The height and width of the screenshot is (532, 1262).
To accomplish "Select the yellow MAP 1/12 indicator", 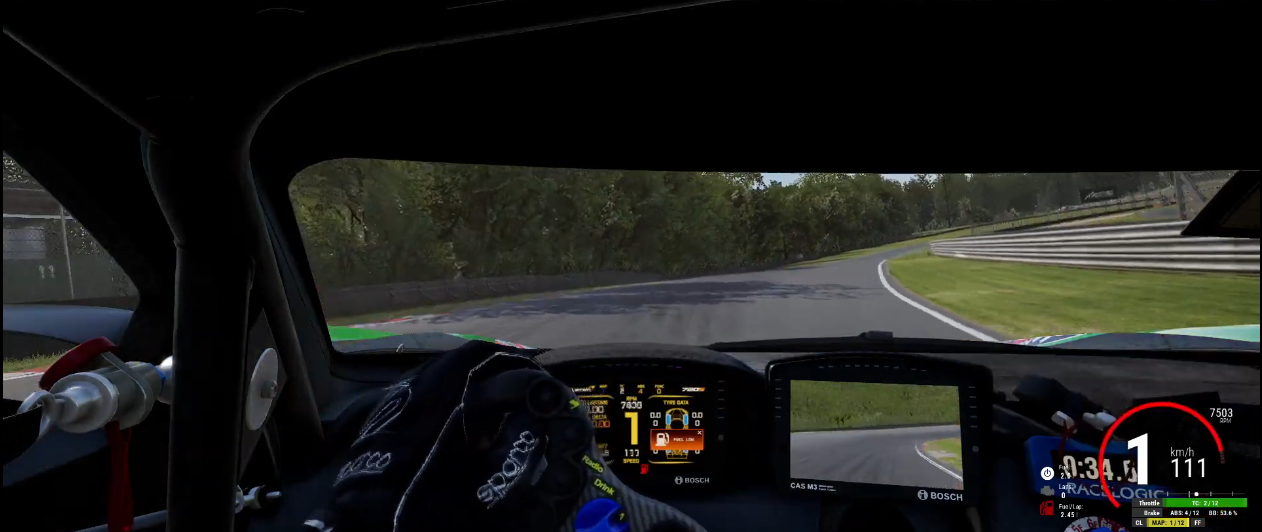I will click(1168, 523).
